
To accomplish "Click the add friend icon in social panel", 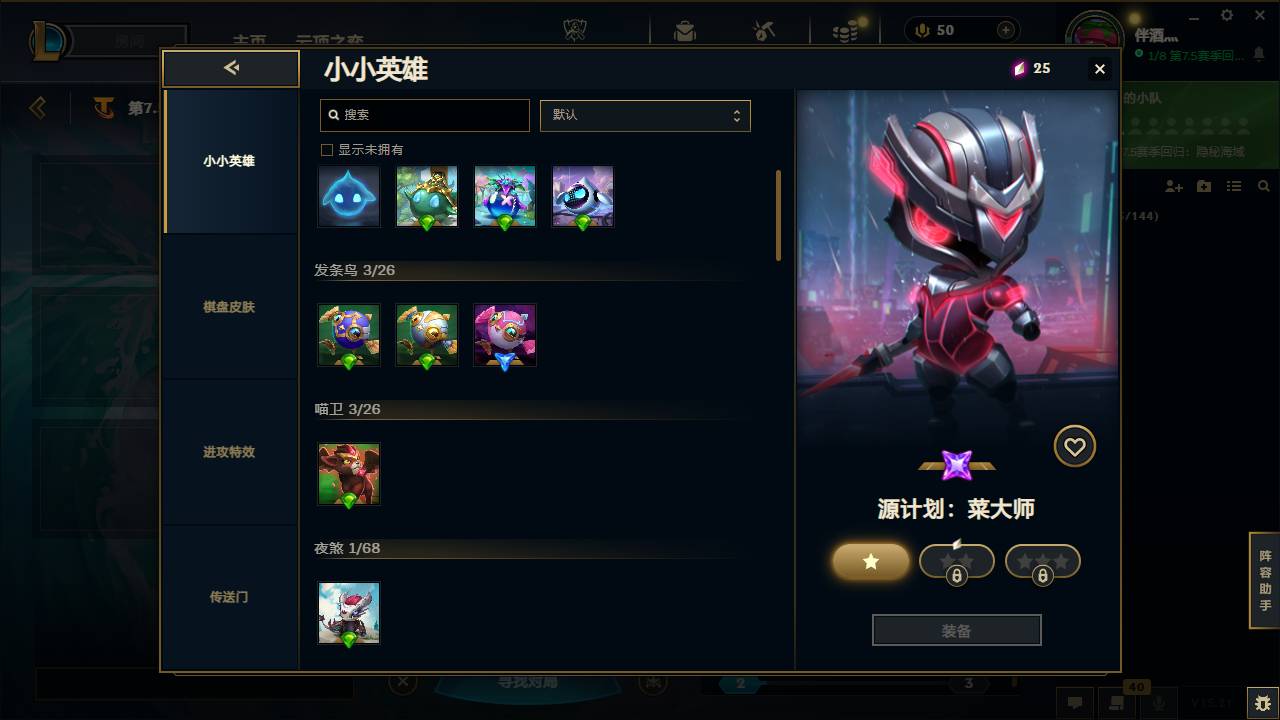I will 1170,185.
